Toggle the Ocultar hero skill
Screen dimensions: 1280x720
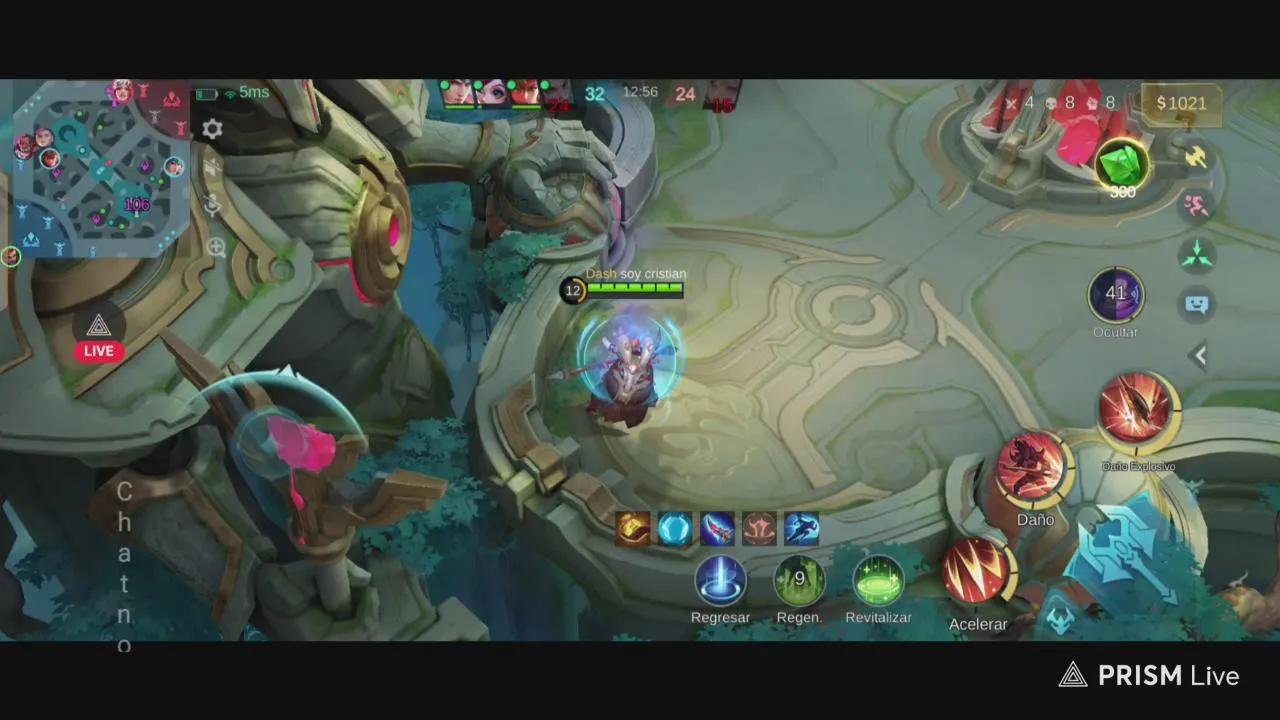click(1116, 295)
